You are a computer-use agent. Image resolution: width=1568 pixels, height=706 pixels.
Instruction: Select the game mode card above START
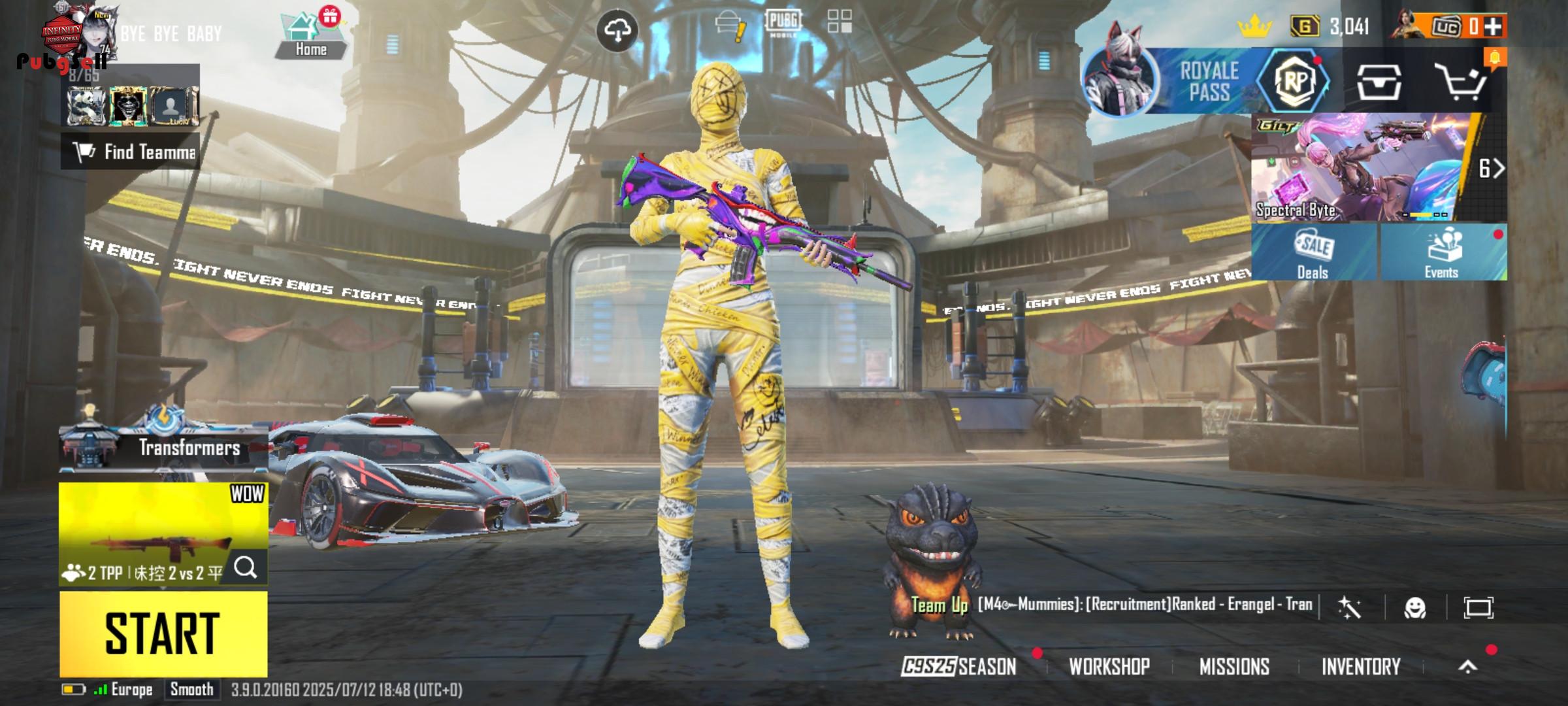(x=163, y=533)
